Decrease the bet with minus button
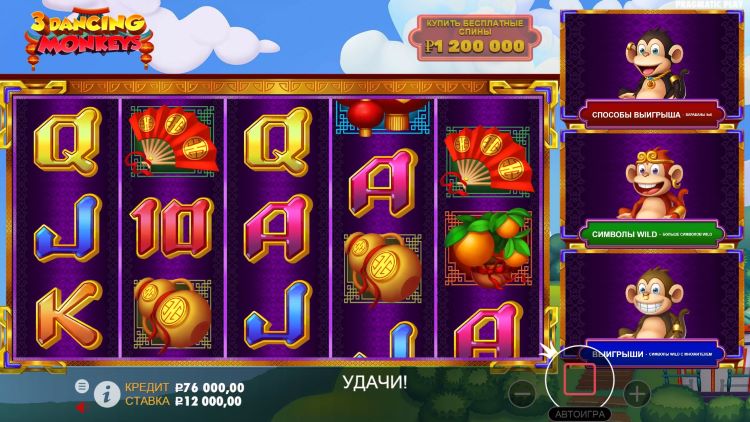 [x=521, y=393]
